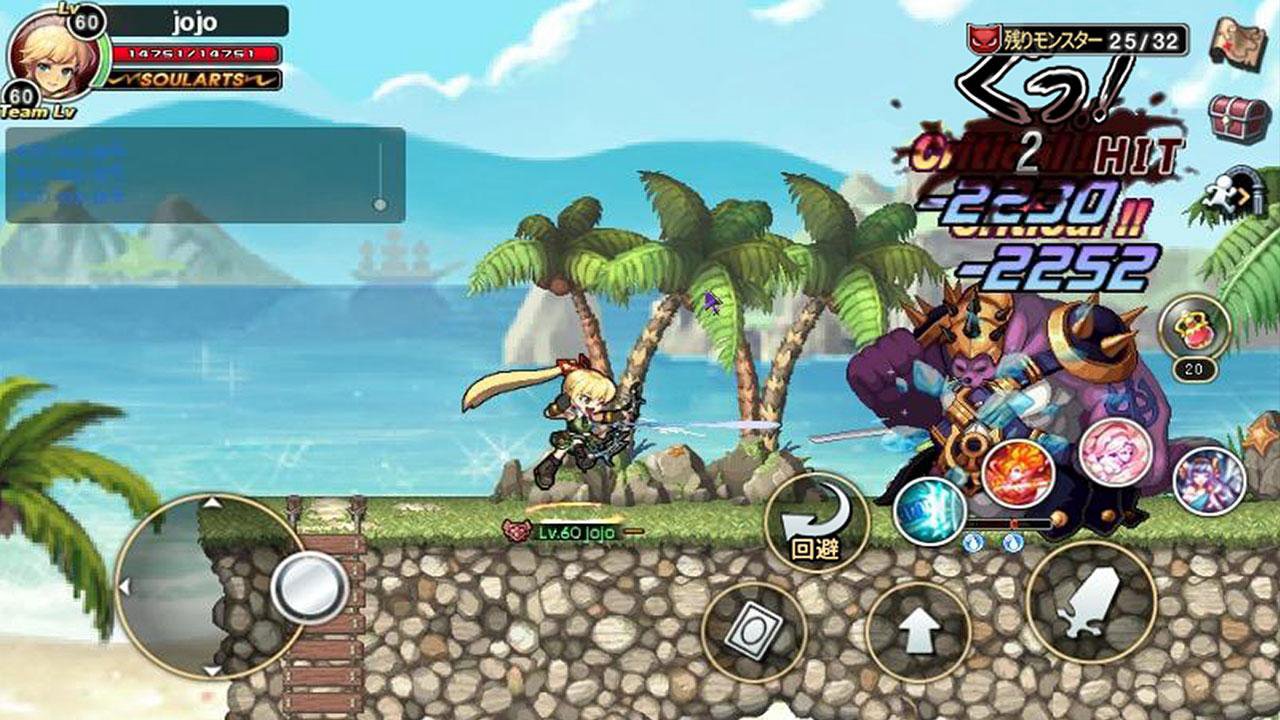The width and height of the screenshot is (1280, 720).
Task: Attack with the sword button
Action: 1091,602
